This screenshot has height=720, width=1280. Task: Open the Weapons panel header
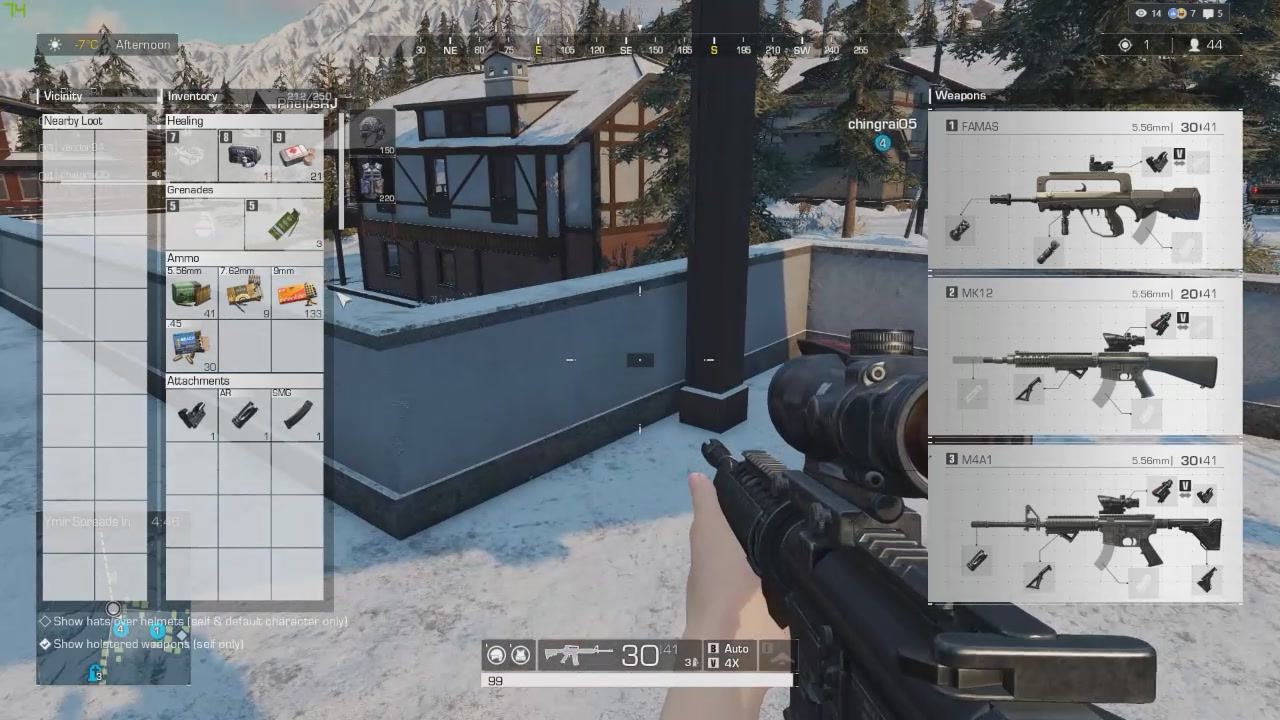pyautogui.click(x=960, y=95)
